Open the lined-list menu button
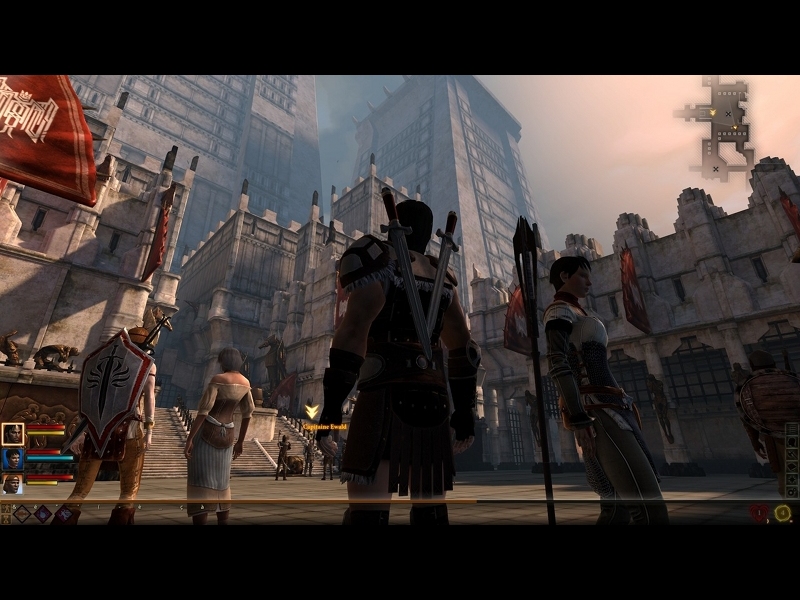The width and height of the screenshot is (800, 600). (792, 430)
